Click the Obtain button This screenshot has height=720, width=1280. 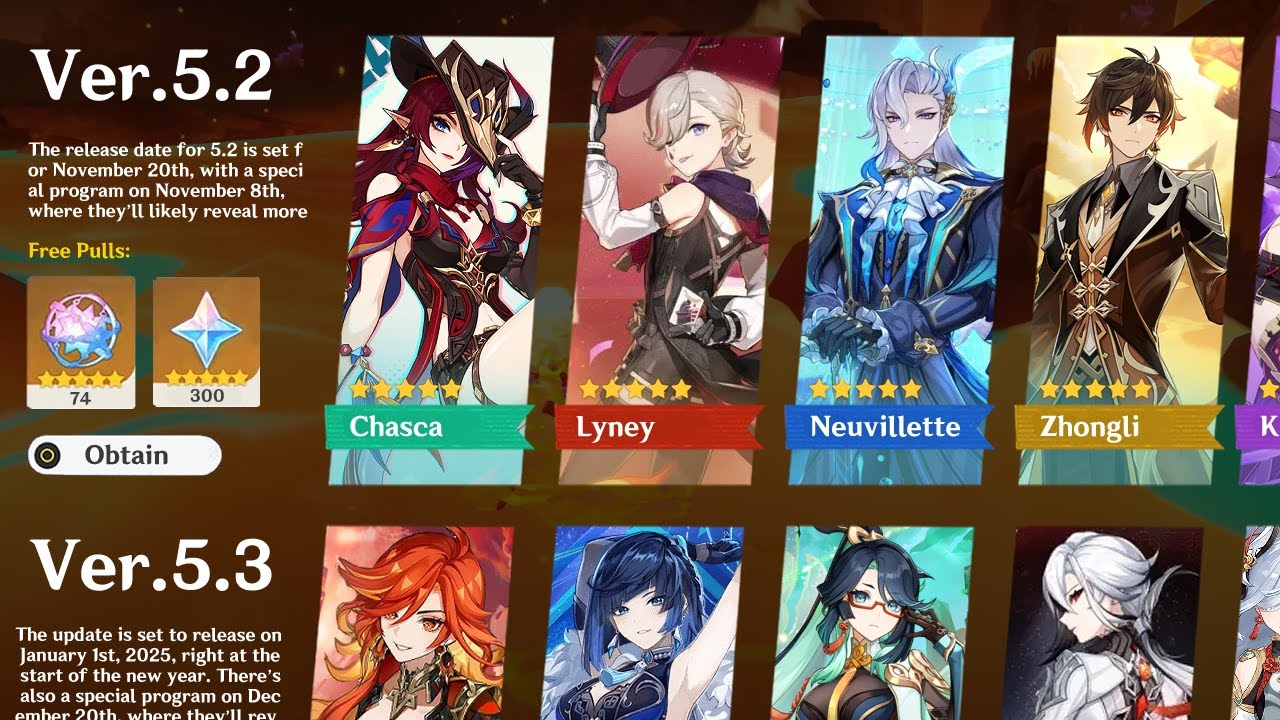[124, 455]
